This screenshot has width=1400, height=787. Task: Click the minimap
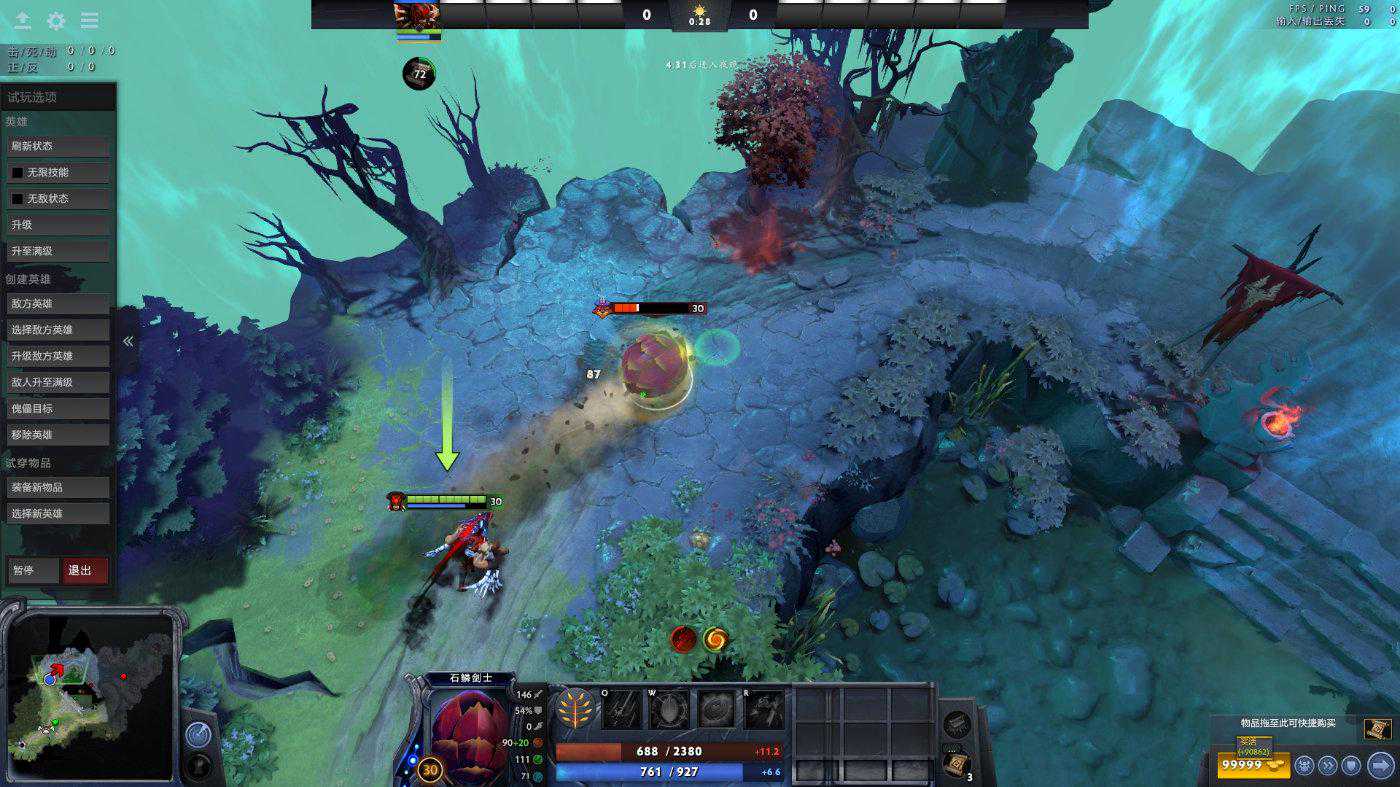point(92,695)
